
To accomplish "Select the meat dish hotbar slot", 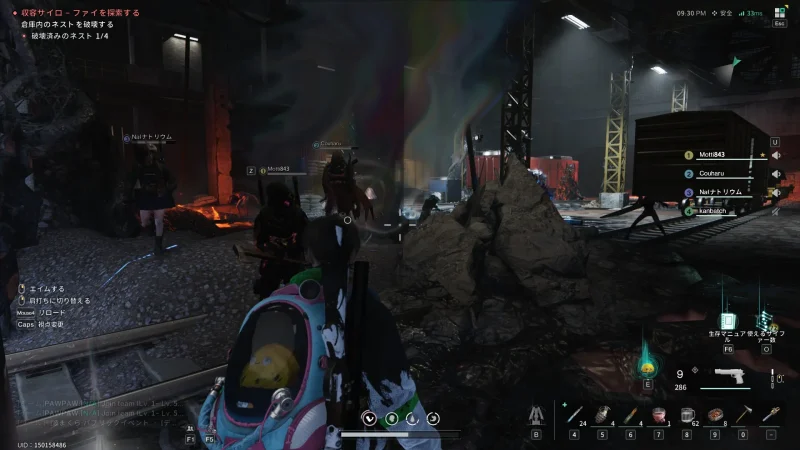I will pyautogui.click(x=715, y=413).
